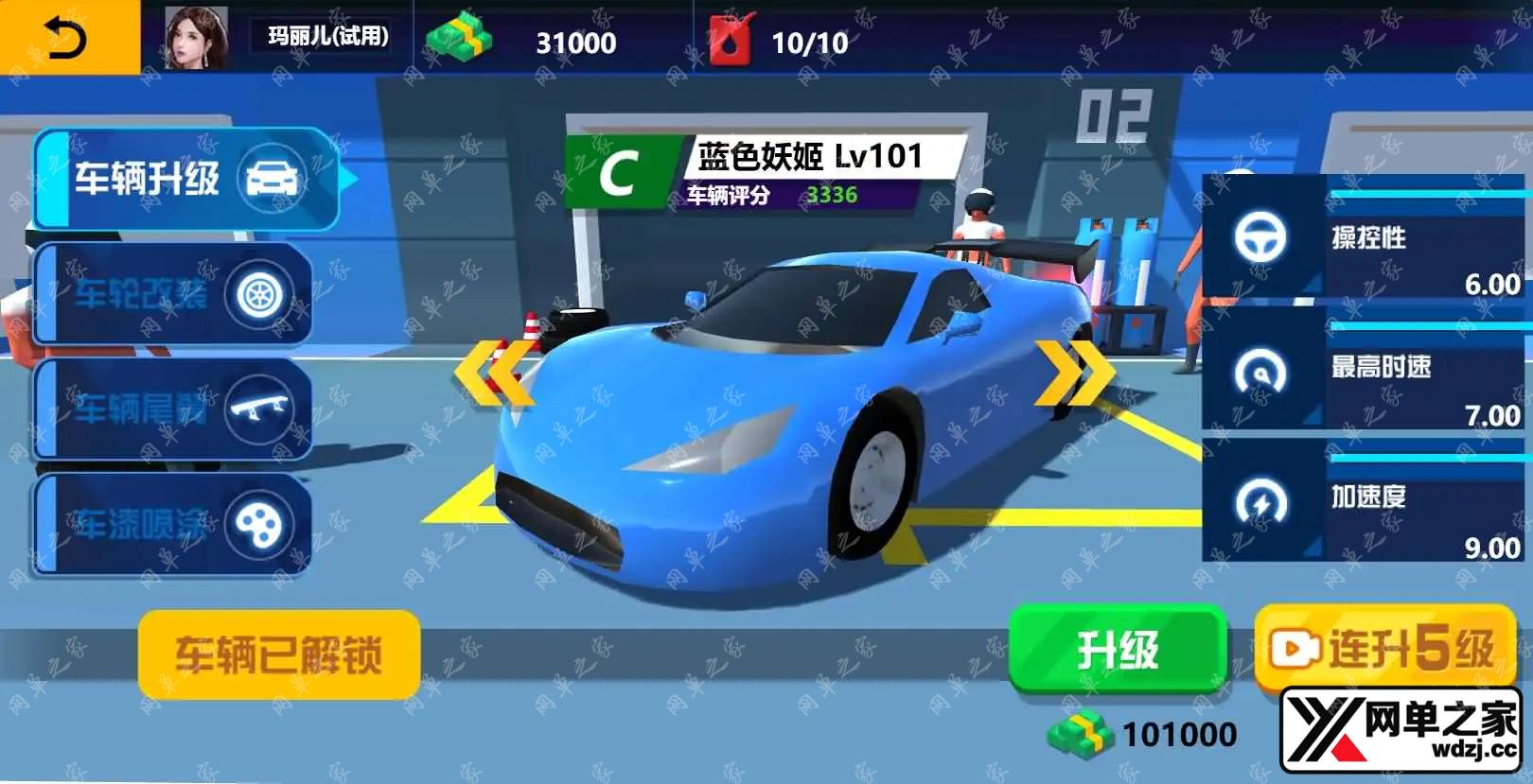Click the 车辆已解锁 unlocked button
The width and height of the screenshot is (1533, 784).
click(279, 654)
